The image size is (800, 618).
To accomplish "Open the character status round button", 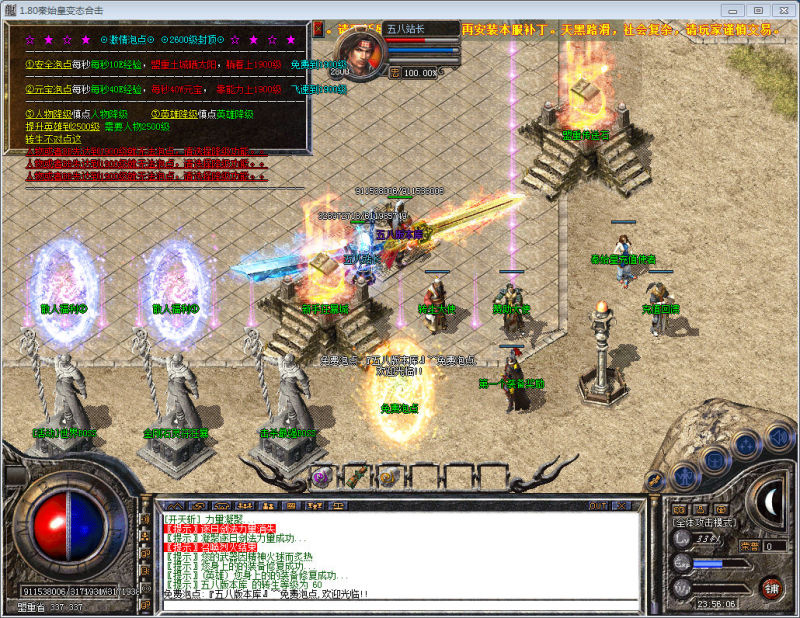I will [684, 476].
